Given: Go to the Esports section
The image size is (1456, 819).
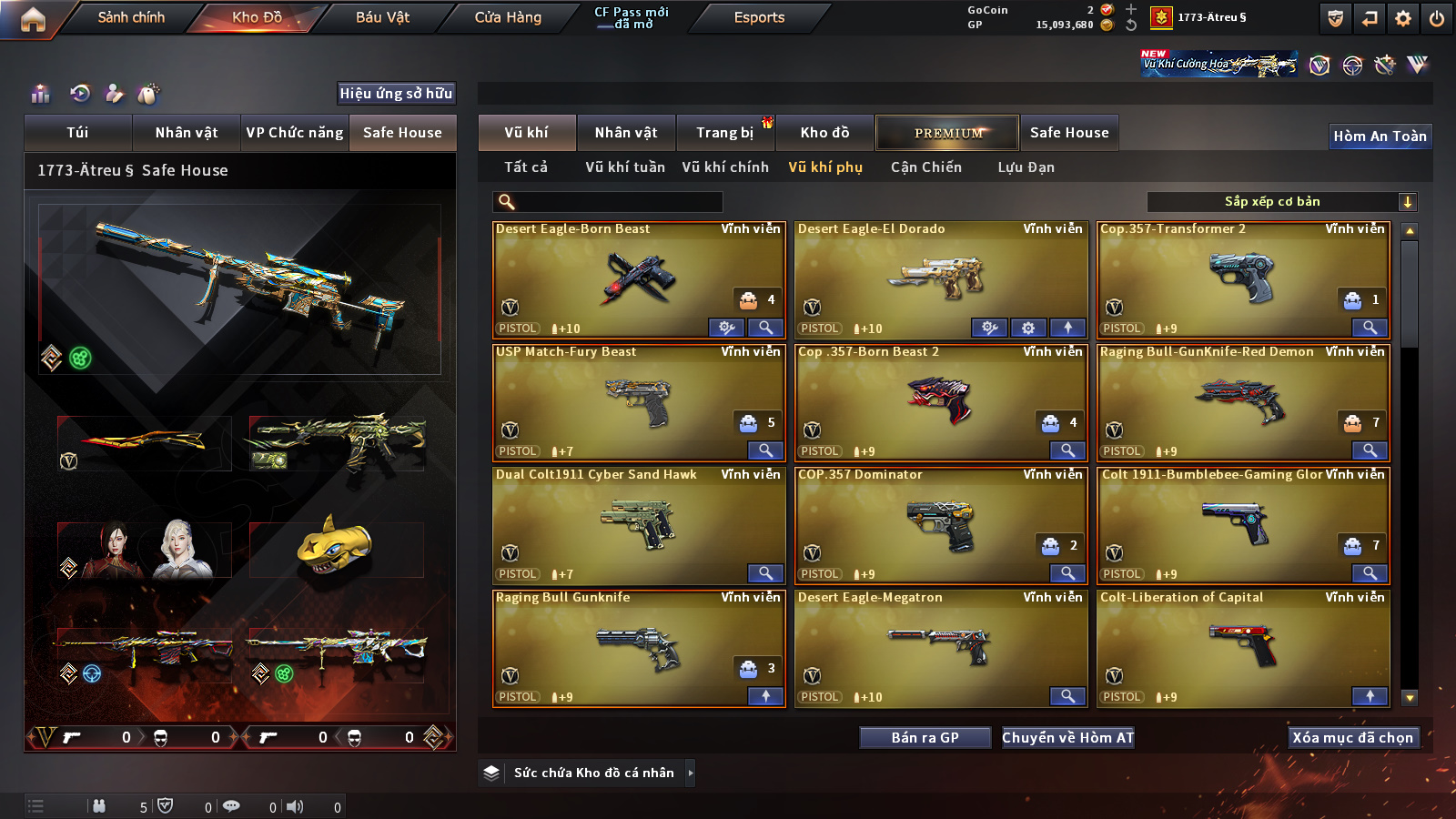Looking at the screenshot, I should [759, 17].
